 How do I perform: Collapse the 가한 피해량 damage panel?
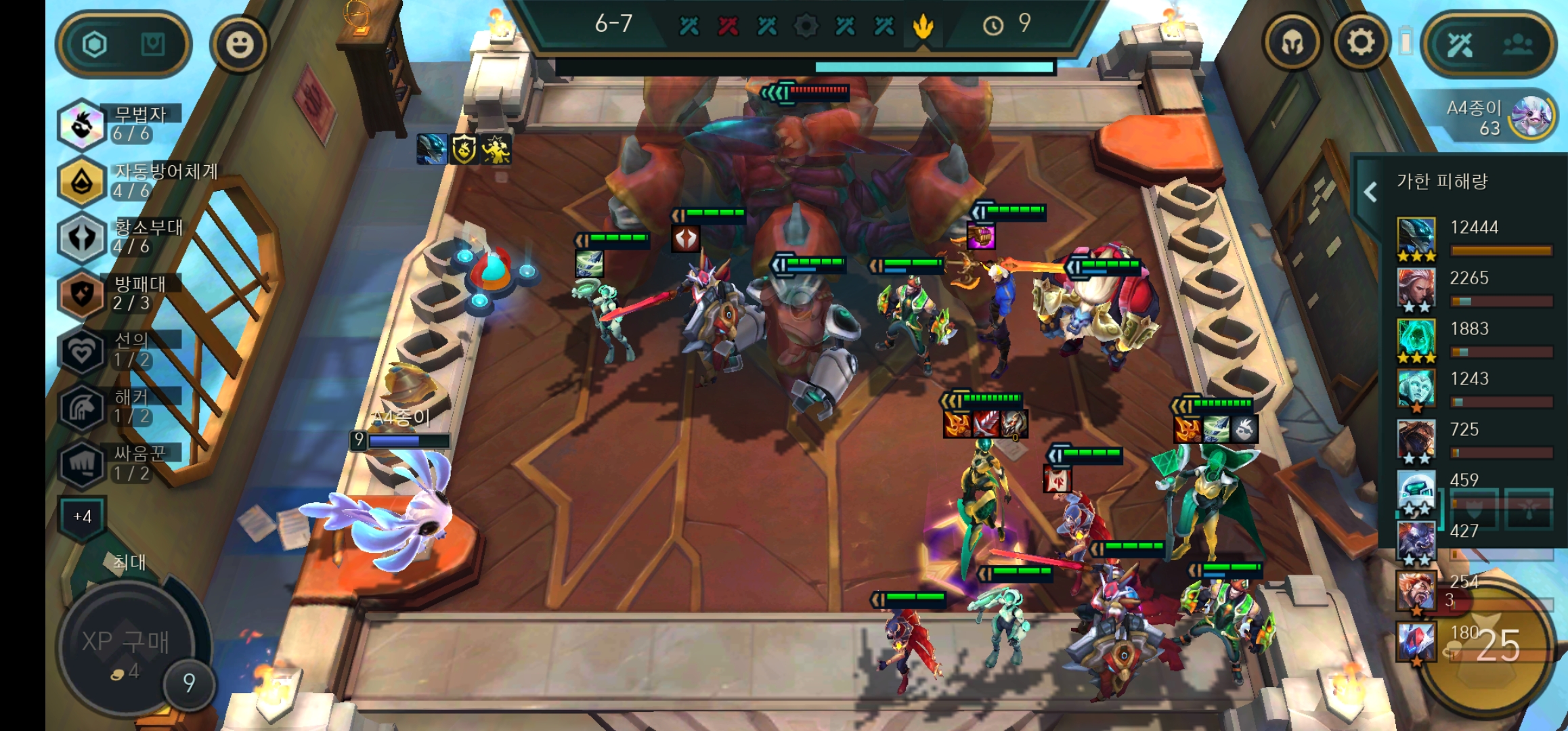1370,193
